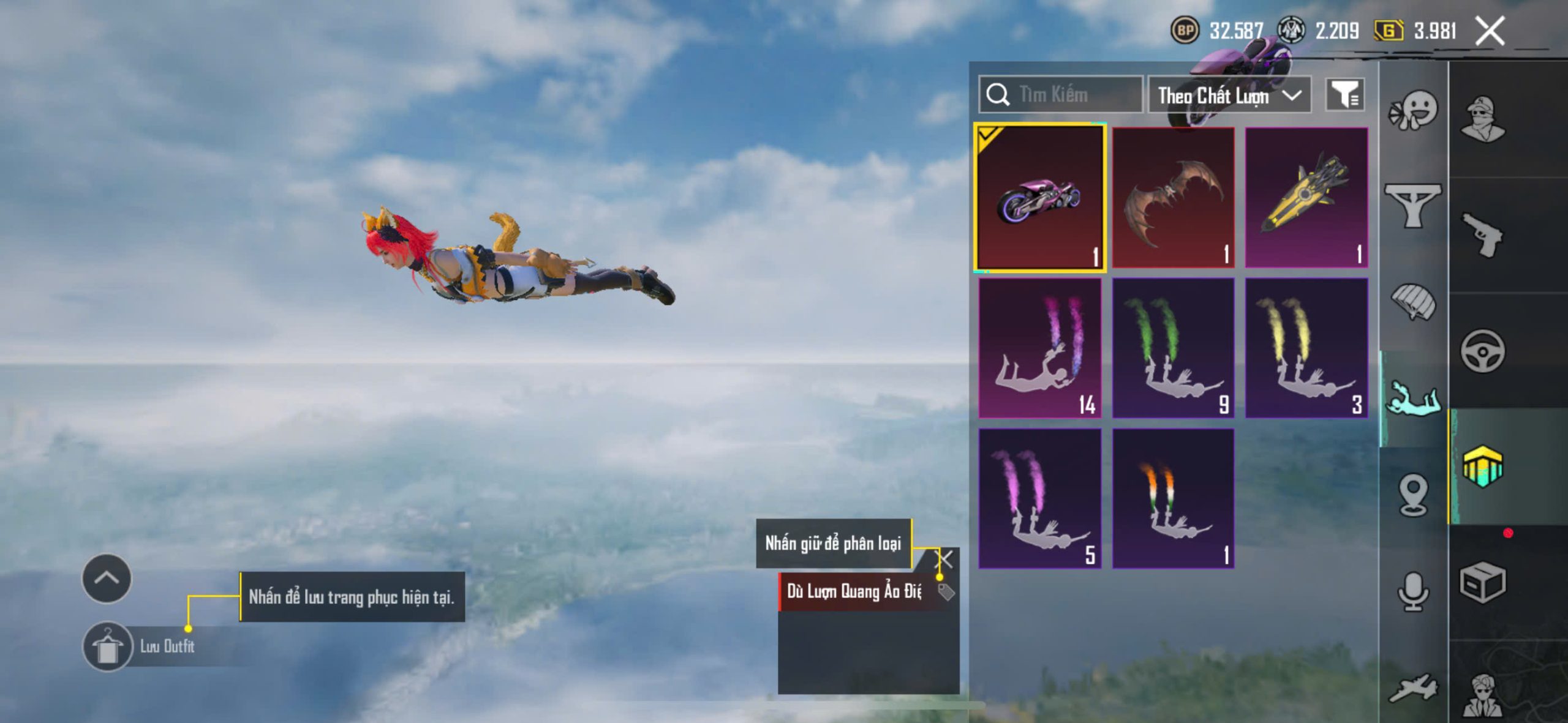Viewport: 1568px width, 723px height.
Task: Close the inventory screen with the X
Action: pos(1490,31)
